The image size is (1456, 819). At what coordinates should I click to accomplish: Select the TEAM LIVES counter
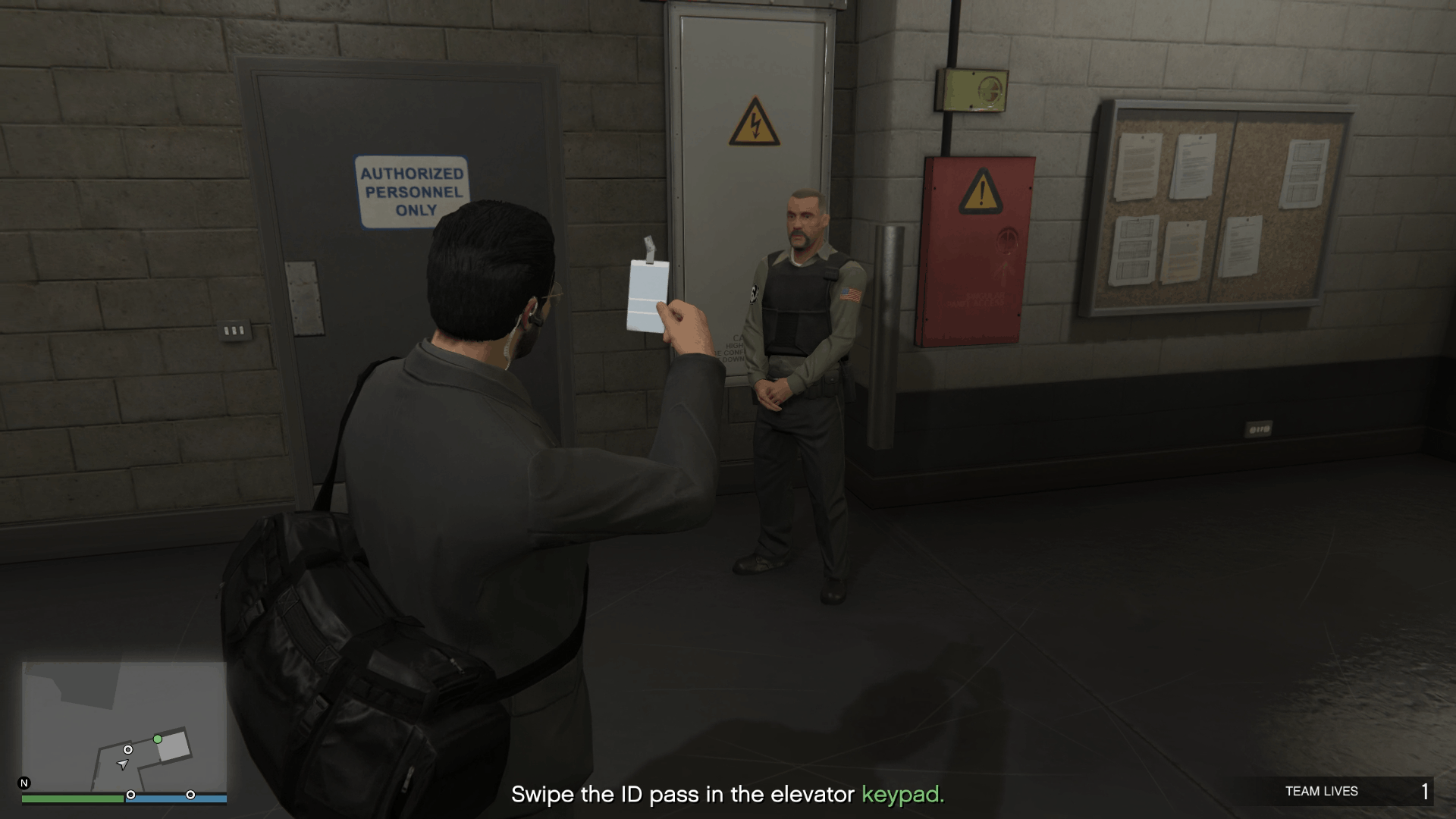point(1323,790)
